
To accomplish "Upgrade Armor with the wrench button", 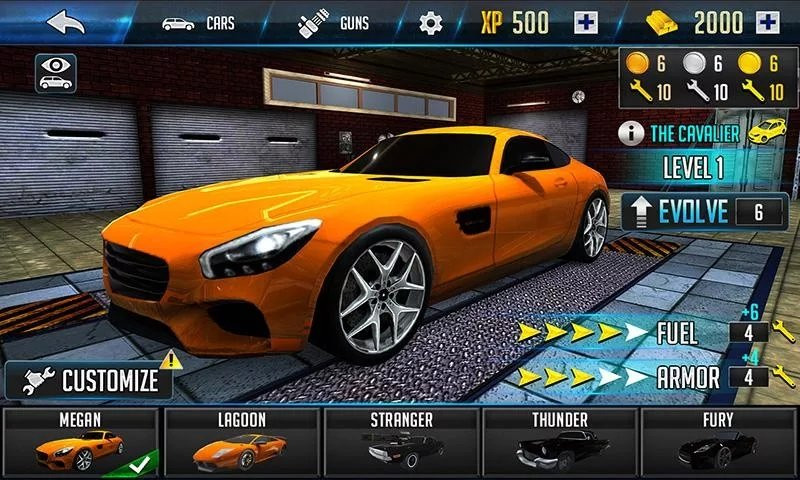I will [784, 377].
